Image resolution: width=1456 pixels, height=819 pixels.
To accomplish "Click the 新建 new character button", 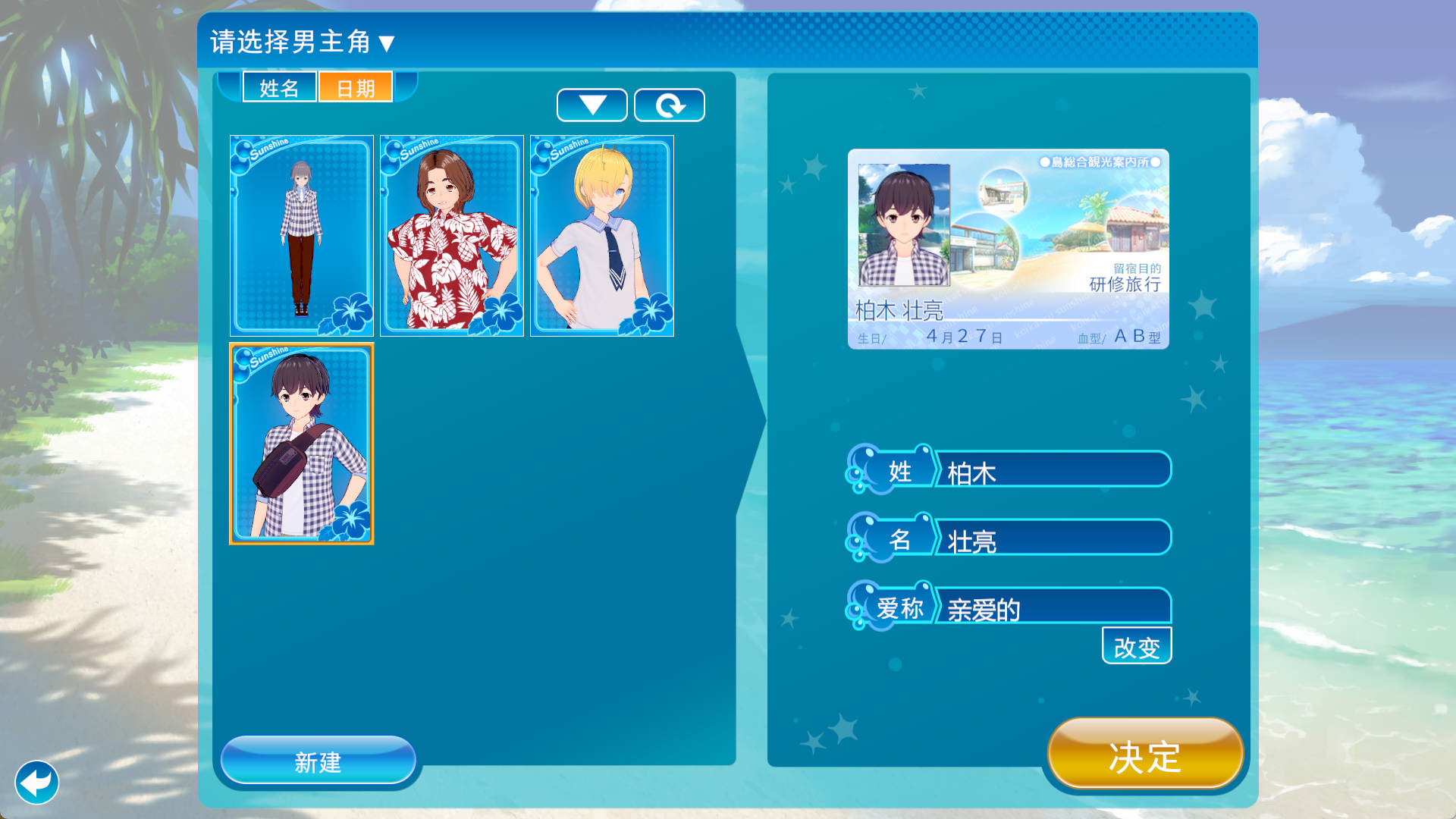I will point(317,763).
